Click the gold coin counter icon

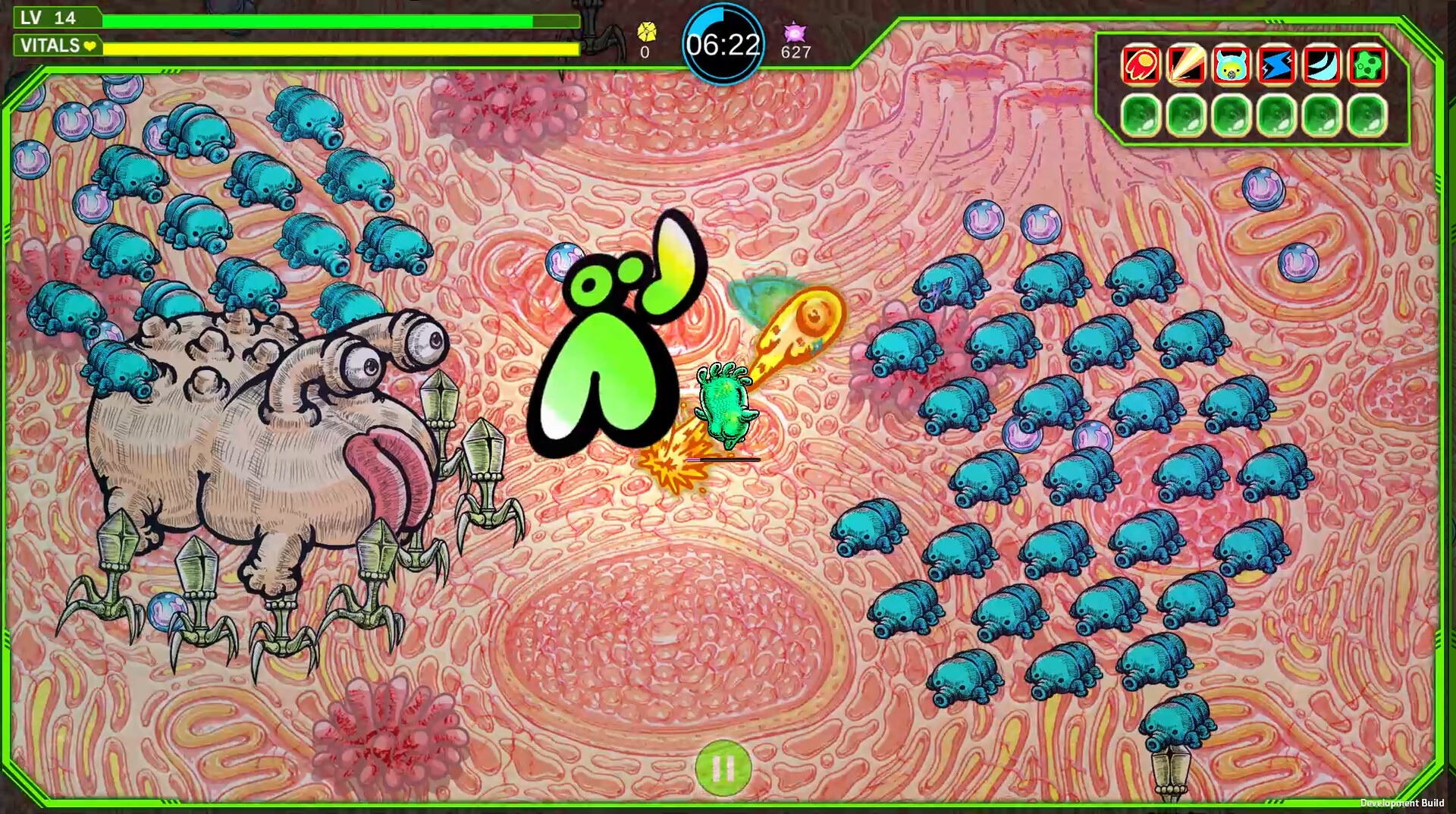point(645,32)
